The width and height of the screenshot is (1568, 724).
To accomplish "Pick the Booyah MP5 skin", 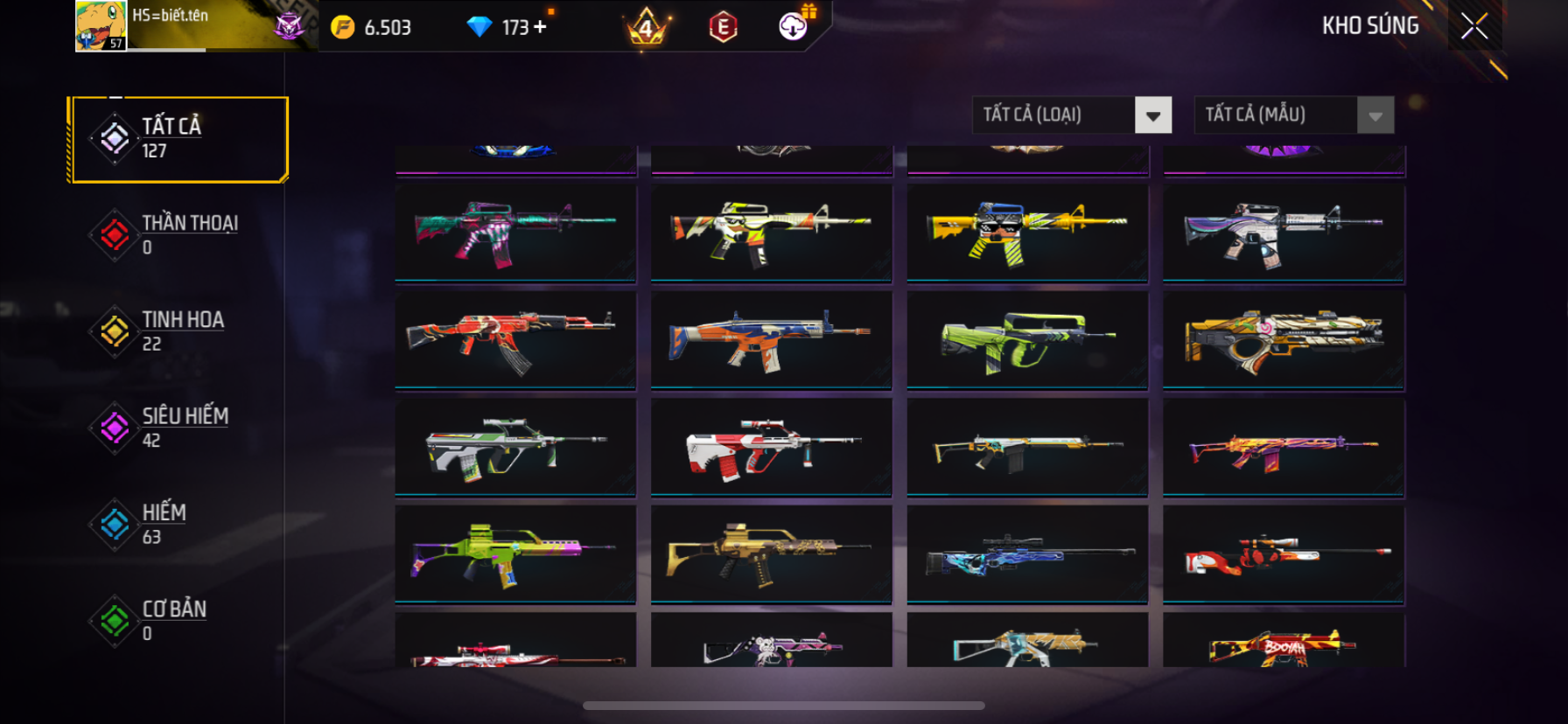I will [1284, 647].
